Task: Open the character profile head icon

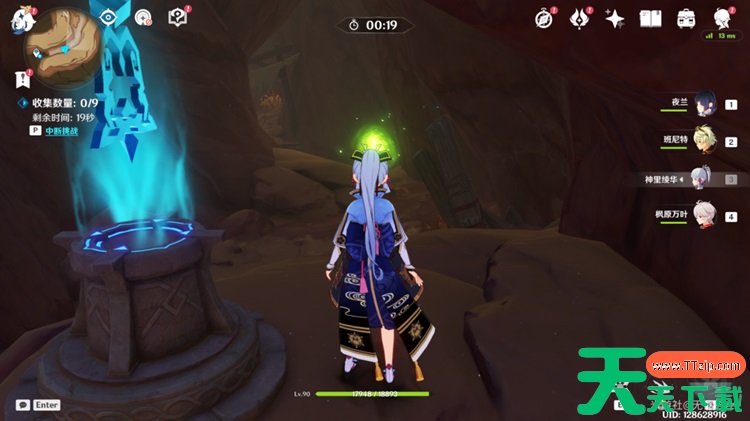Action: tap(721, 19)
